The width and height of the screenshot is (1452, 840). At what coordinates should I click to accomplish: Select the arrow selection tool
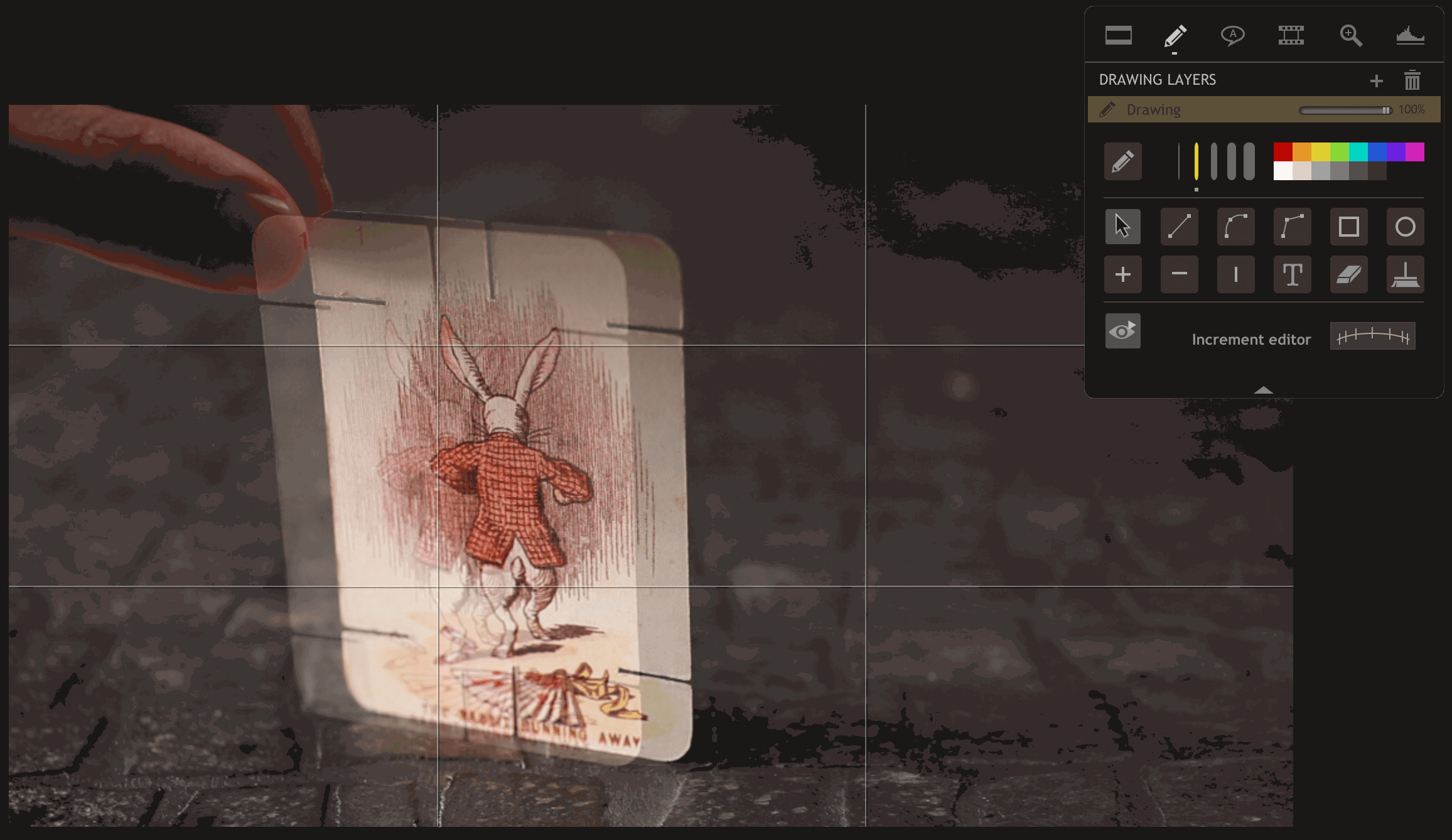(1123, 226)
